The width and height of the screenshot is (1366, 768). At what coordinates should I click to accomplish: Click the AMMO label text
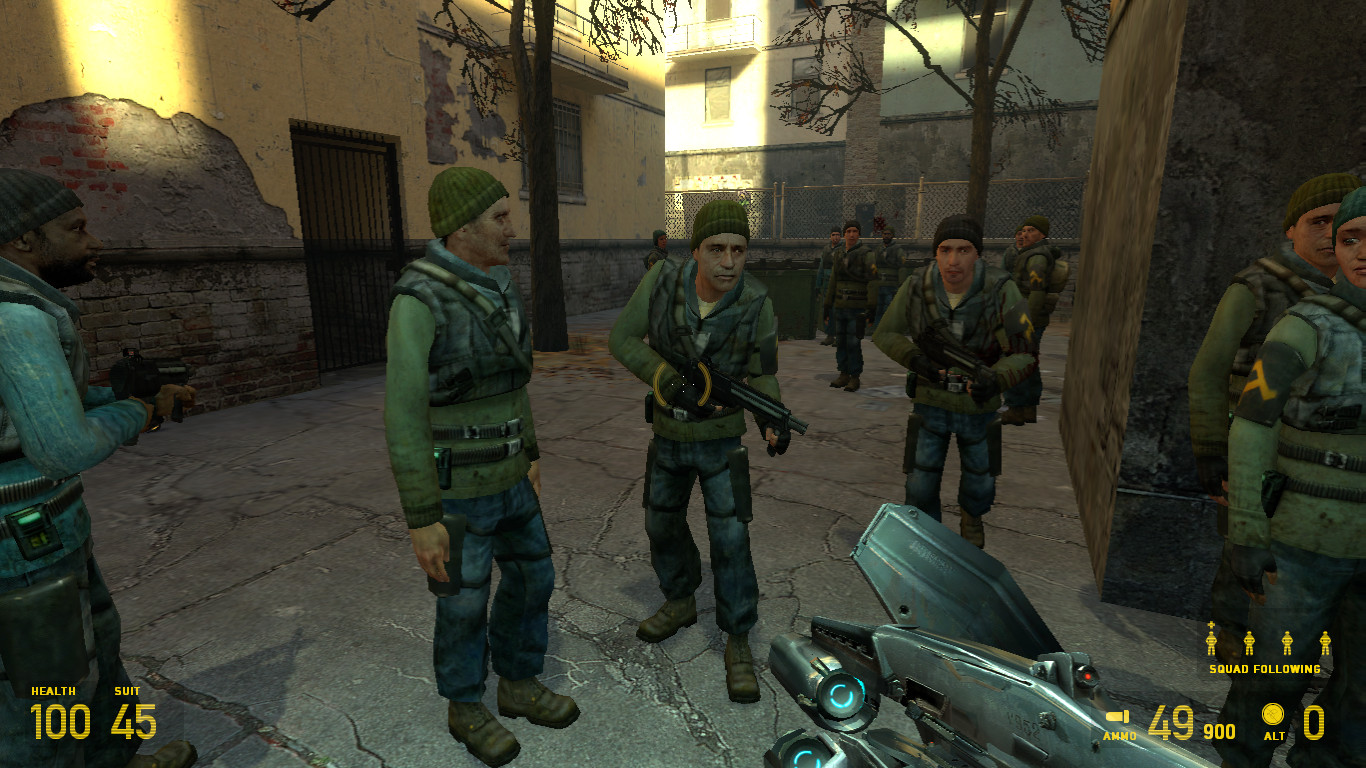coord(1120,735)
